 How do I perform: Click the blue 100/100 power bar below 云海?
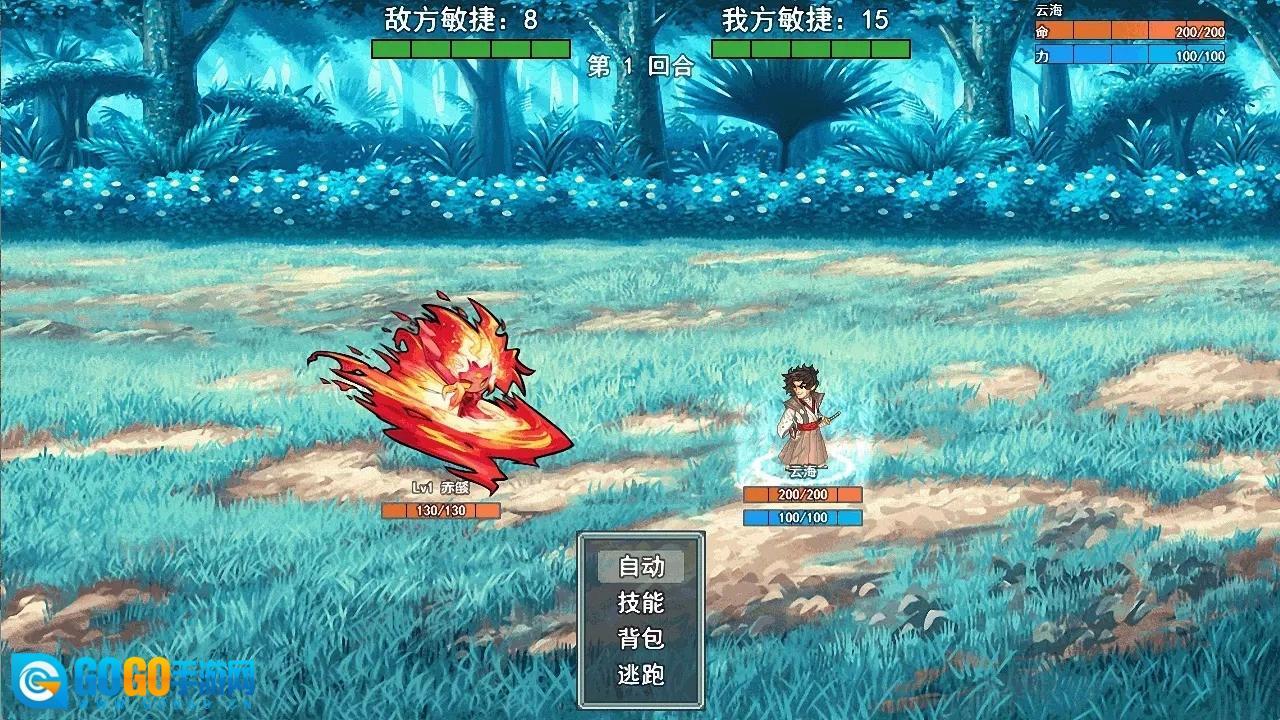click(x=800, y=518)
